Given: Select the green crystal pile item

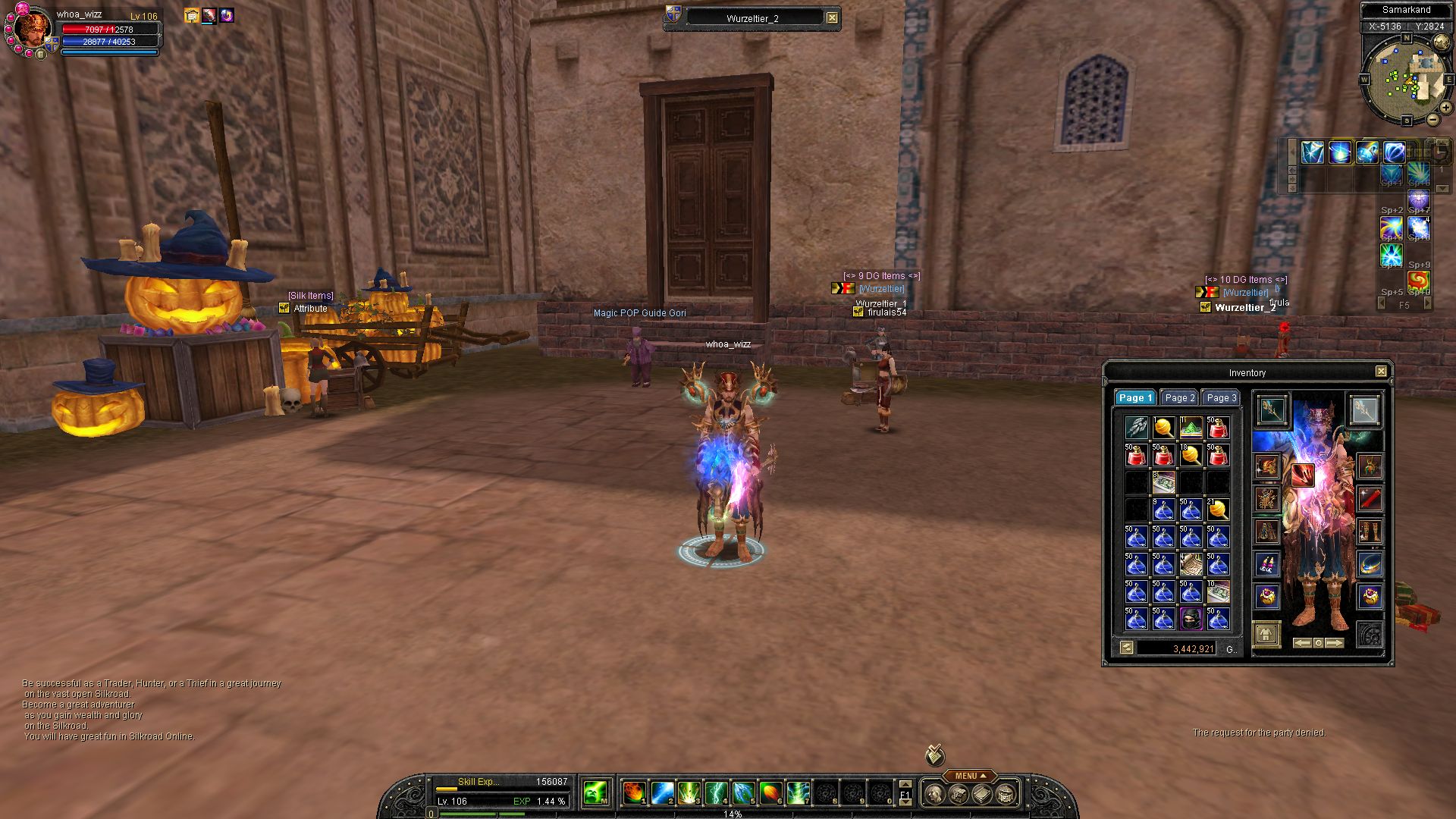Looking at the screenshot, I should pos(1191,428).
